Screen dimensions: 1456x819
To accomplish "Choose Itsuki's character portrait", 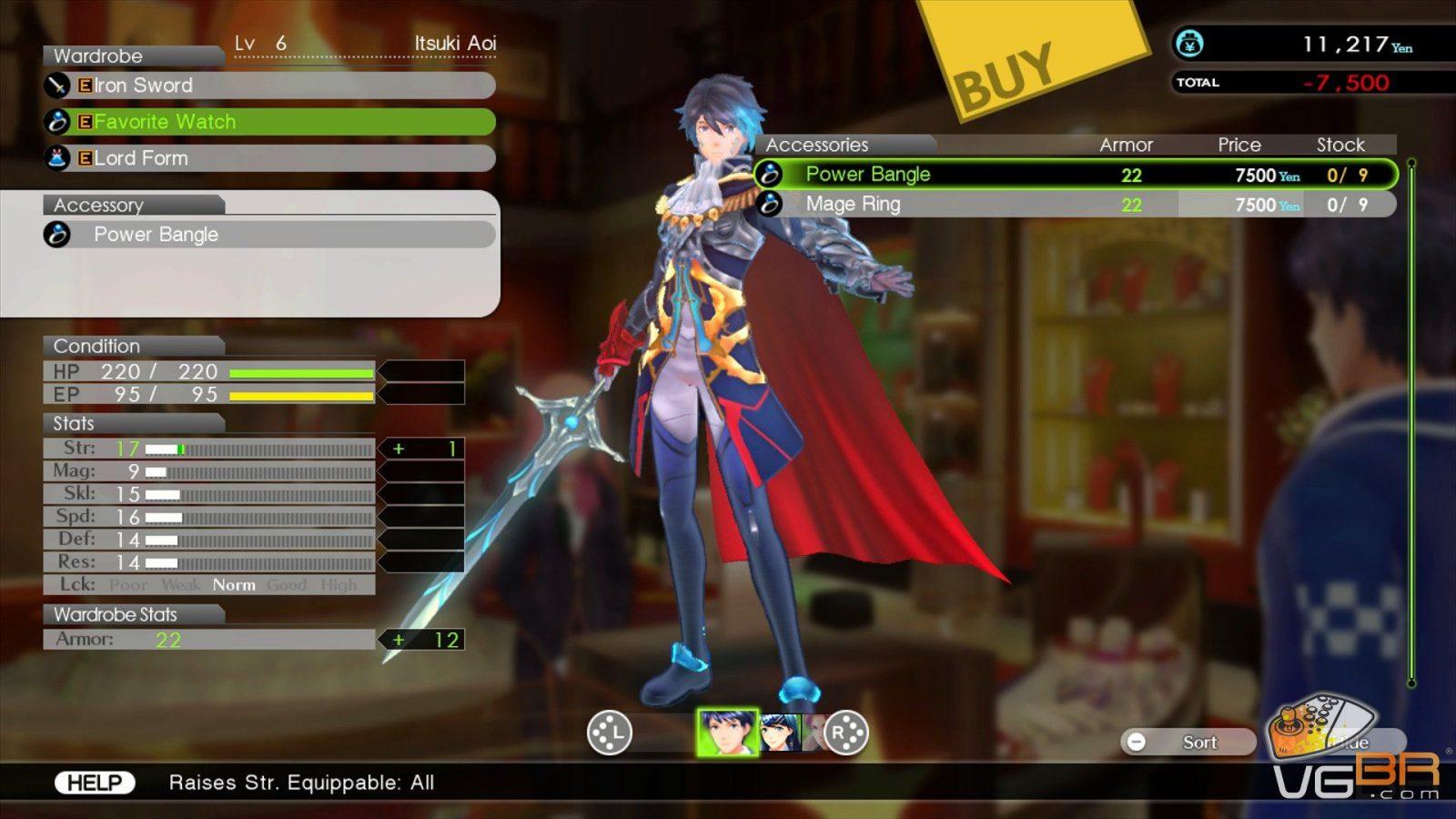I will click(x=727, y=733).
